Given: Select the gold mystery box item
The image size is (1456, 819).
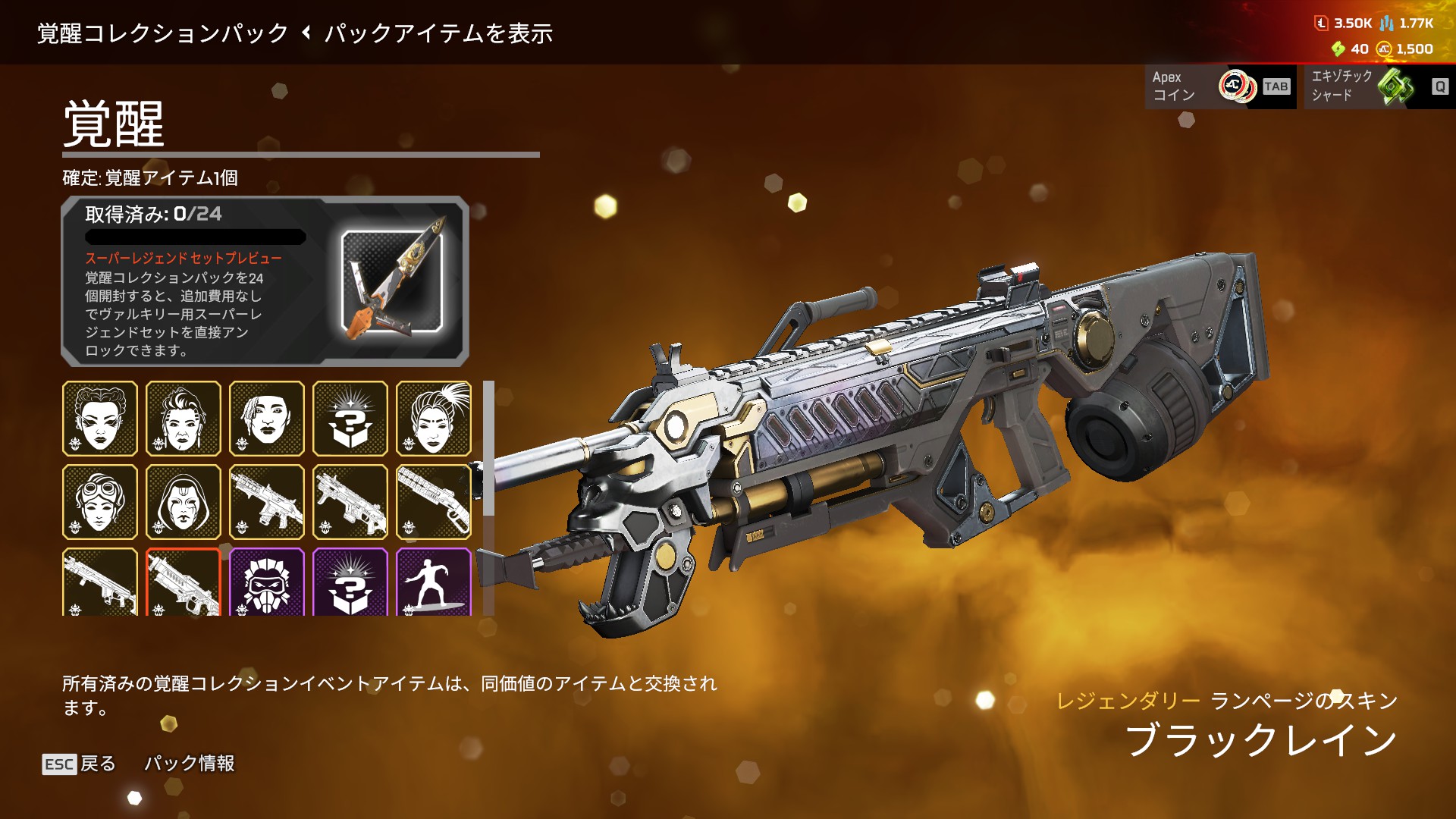Looking at the screenshot, I should [350, 419].
